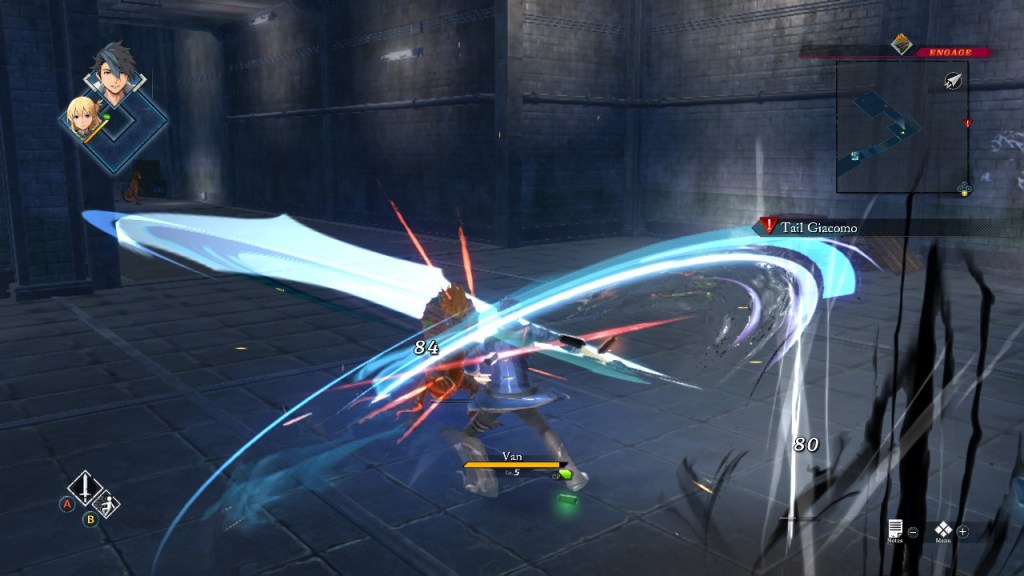1024x576 pixels.
Task: Click the red ENGAGE banner
Action: coord(945,52)
